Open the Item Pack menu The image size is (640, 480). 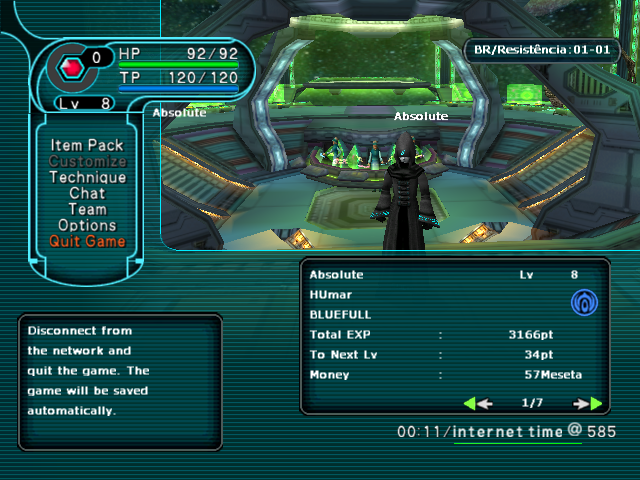pyautogui.click(x=87, y=146)
